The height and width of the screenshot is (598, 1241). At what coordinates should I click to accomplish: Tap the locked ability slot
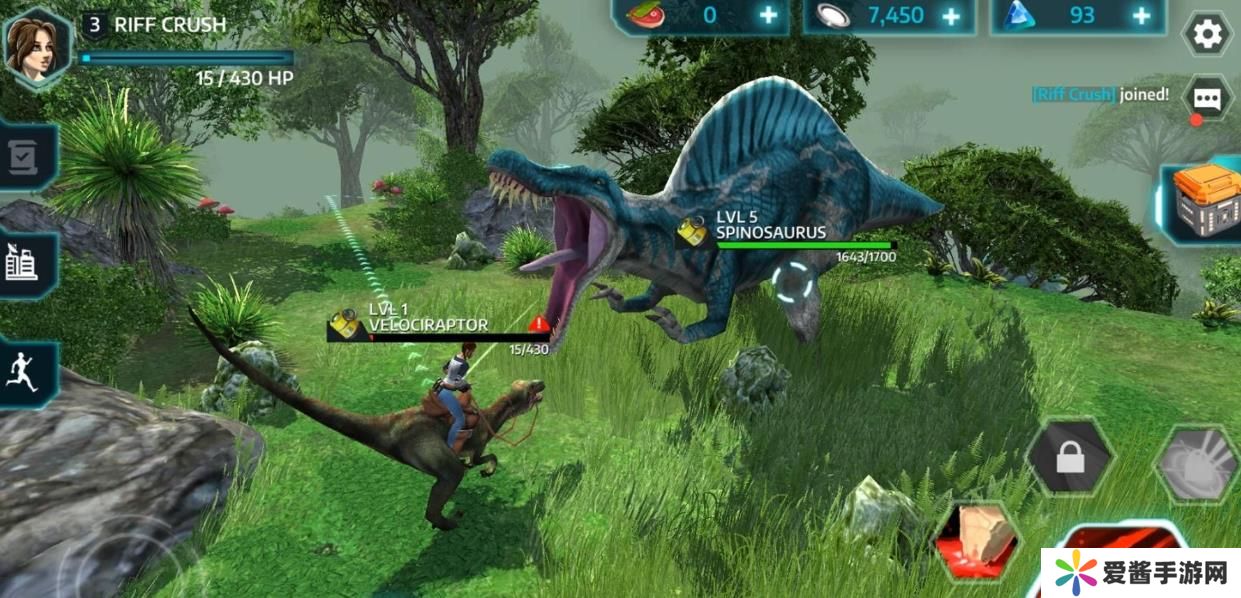1070,458
